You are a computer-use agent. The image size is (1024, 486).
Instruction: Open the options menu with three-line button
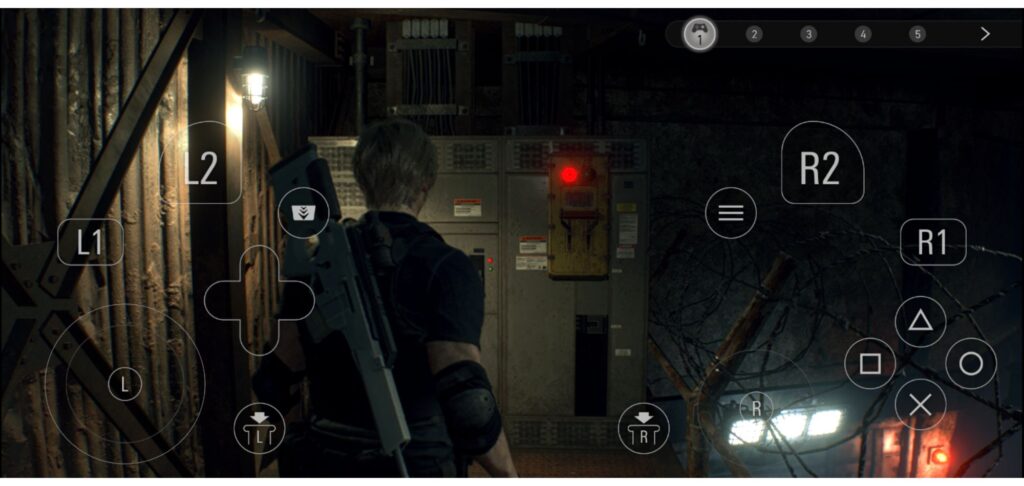point(731,212)
